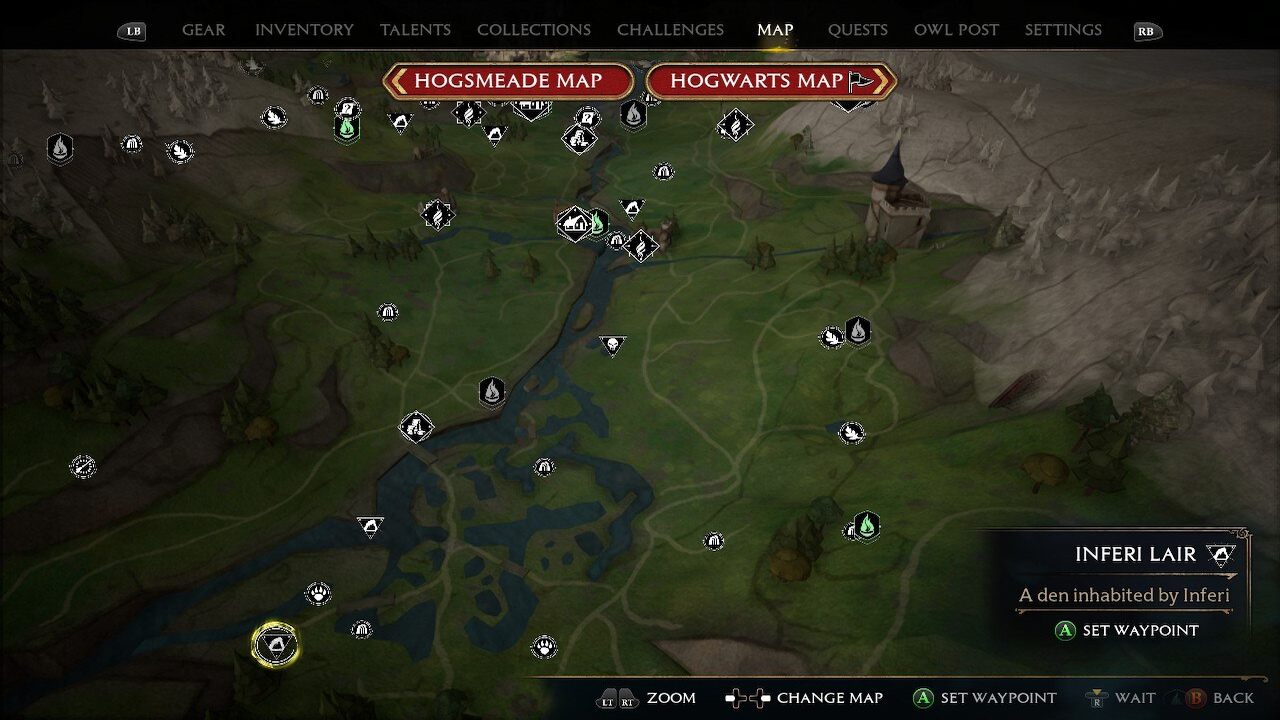Viewport: 1280px width, 720px height.
Task: Select the Inferi Lair triangle near the lake
Action: click(370, 527)
